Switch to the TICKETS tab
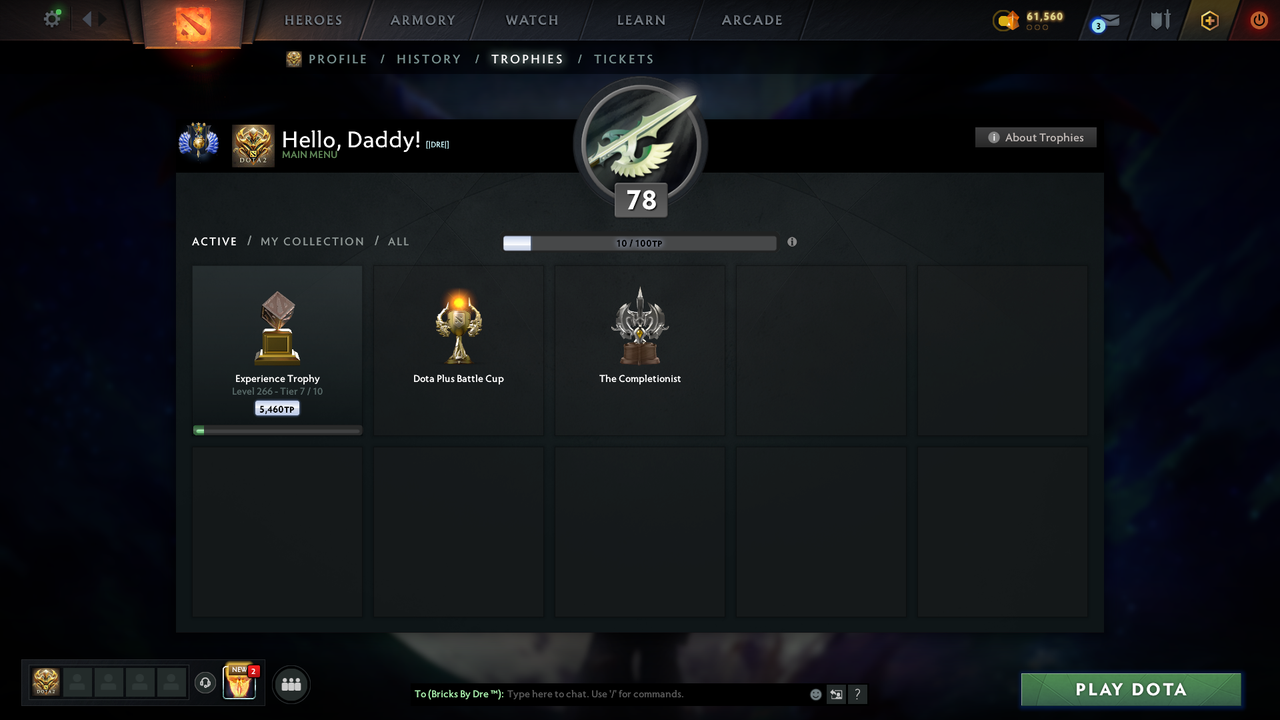The image size is (1280, 720). click(x=624, y=59)
